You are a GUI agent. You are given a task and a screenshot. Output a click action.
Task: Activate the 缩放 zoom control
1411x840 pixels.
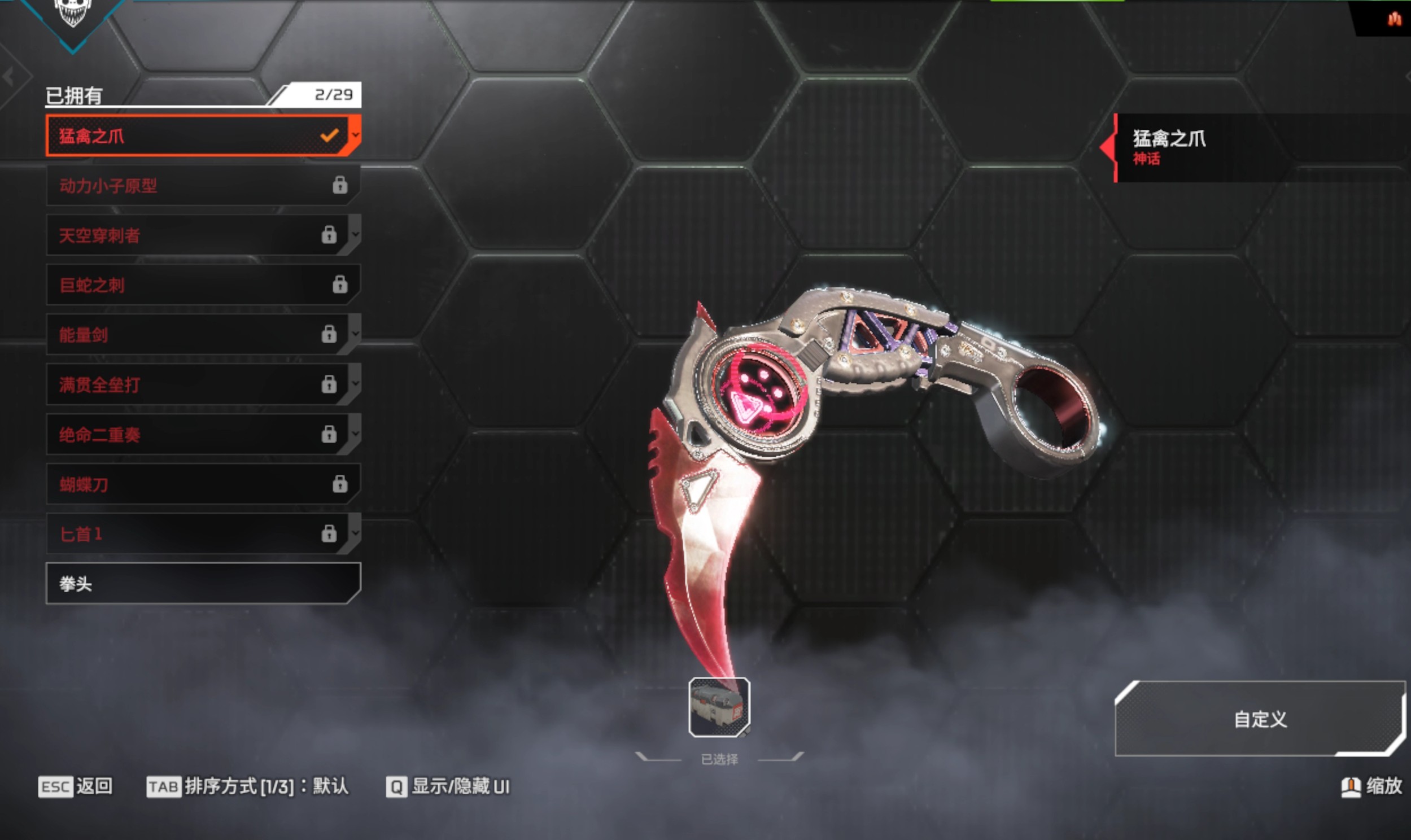1372,786
